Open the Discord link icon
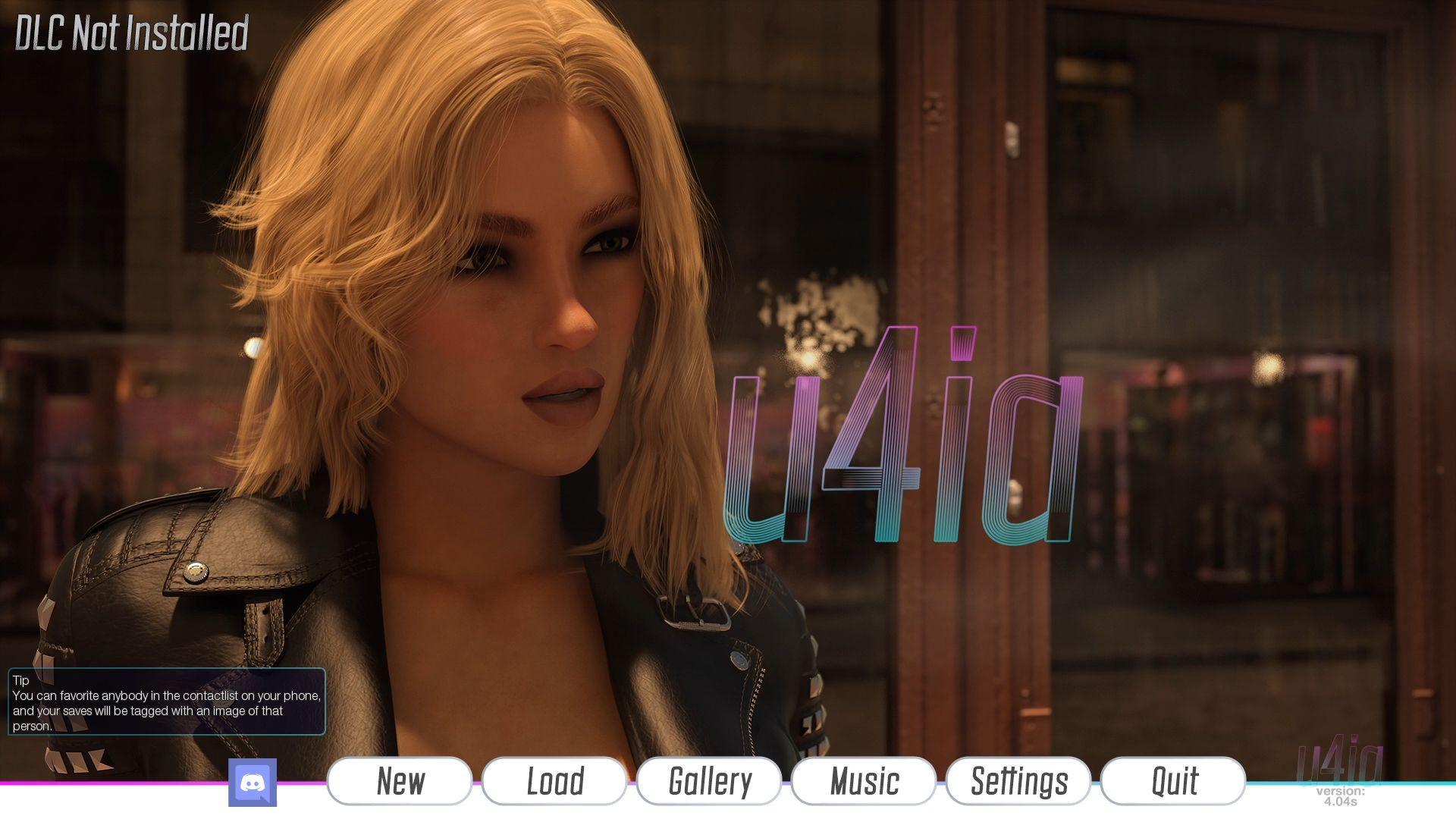Image resolution: width=1456 pixels, height=819 pixels. pyautogui.click(x=253, y=783)
